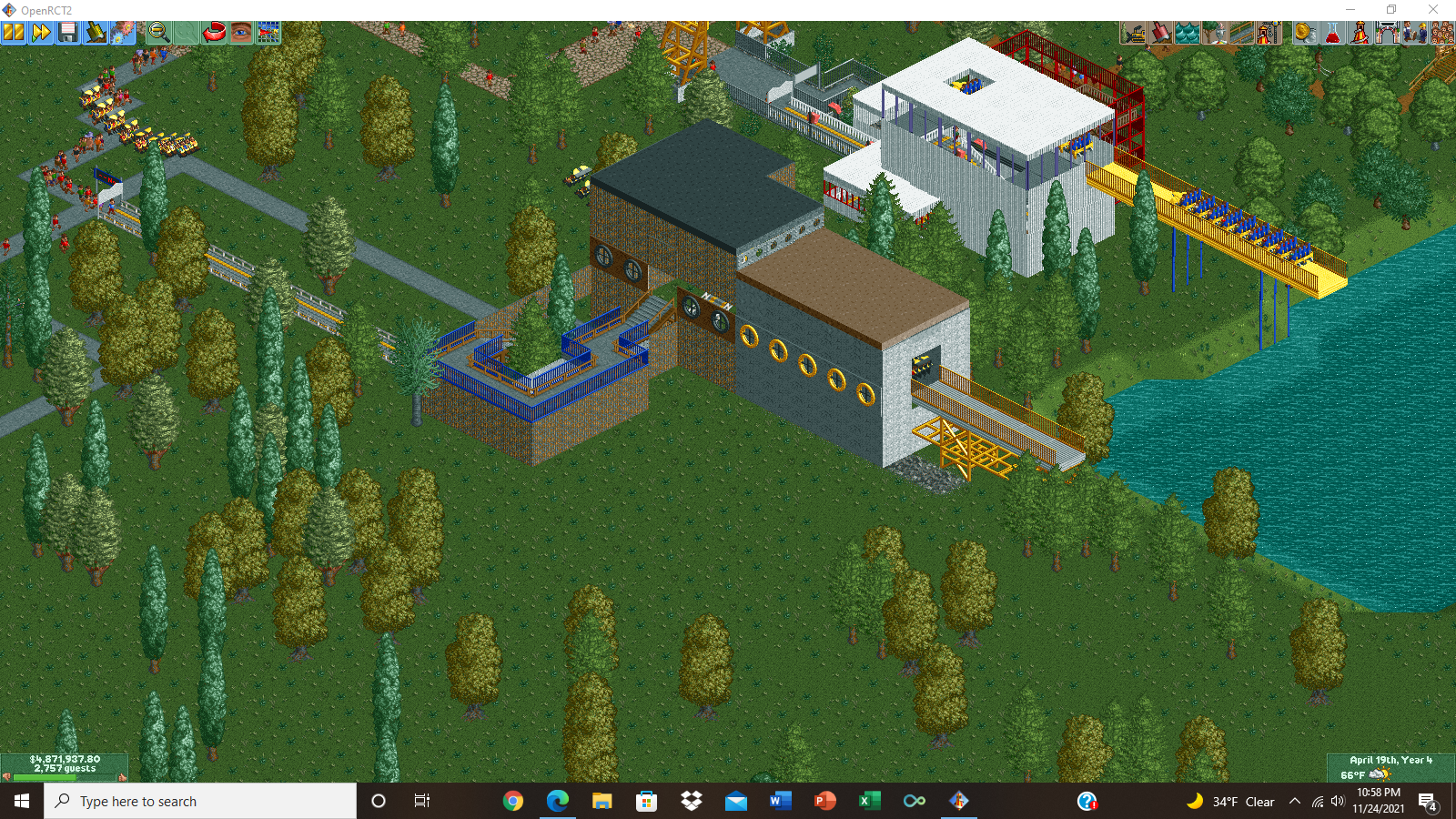
Task: Open the adjust water tool
Action: [x=1186, y=32]
